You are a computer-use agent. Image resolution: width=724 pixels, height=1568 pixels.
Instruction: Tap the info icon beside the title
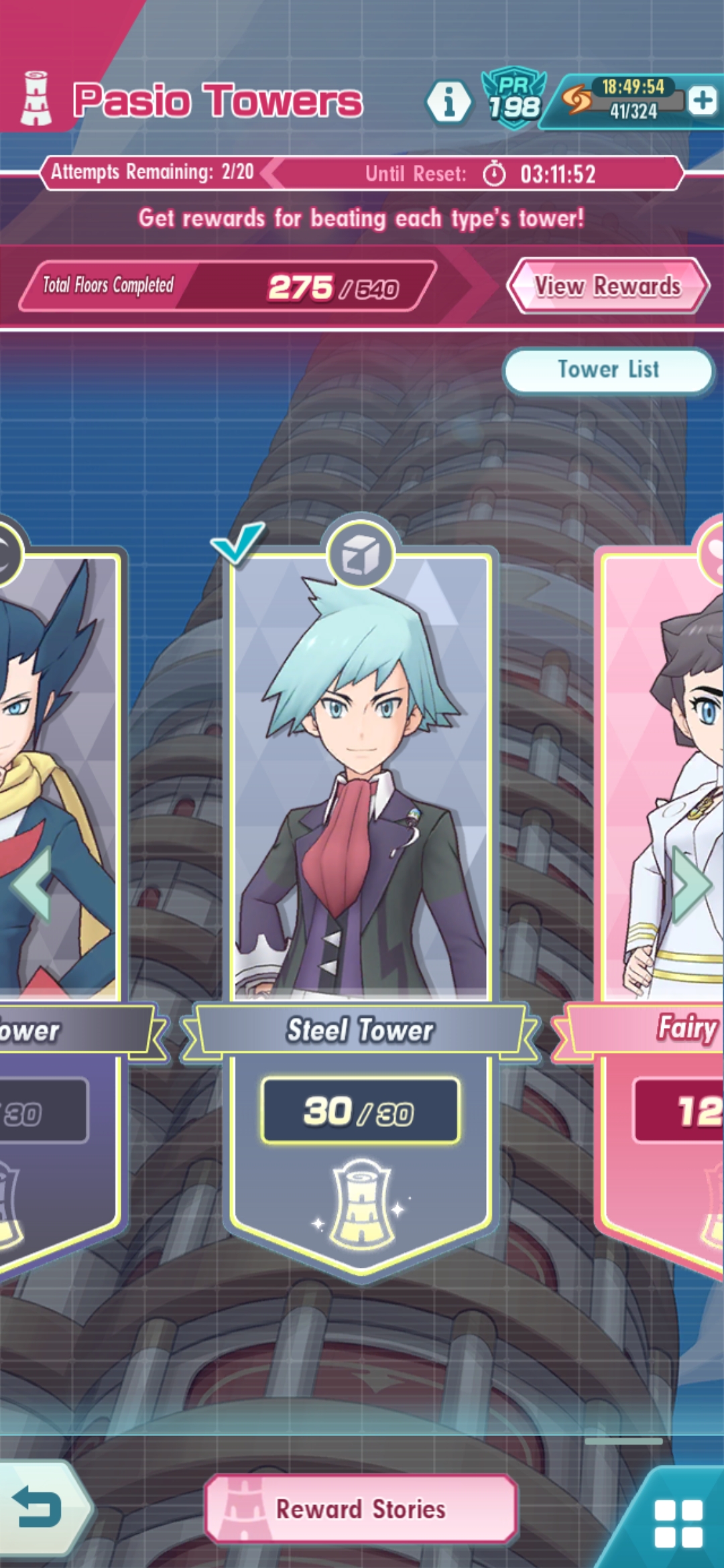pyautogui.click(x=448, y=102)
